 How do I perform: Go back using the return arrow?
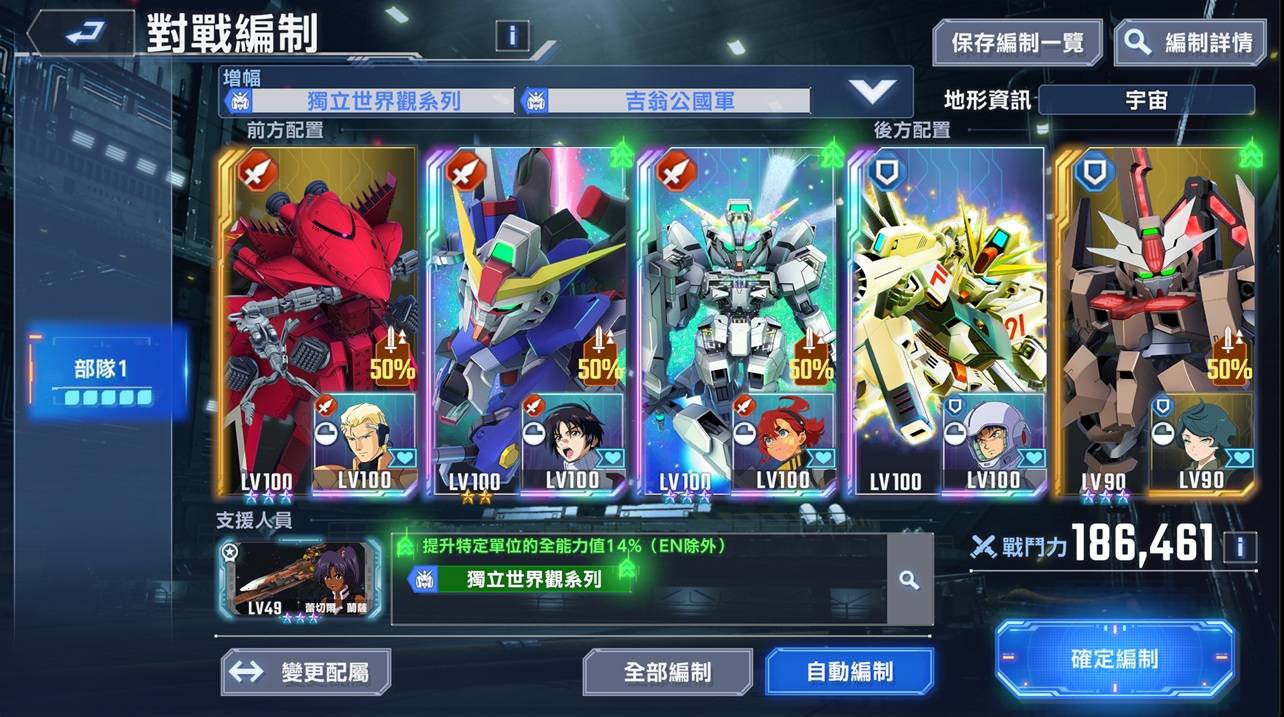(80, 35)
